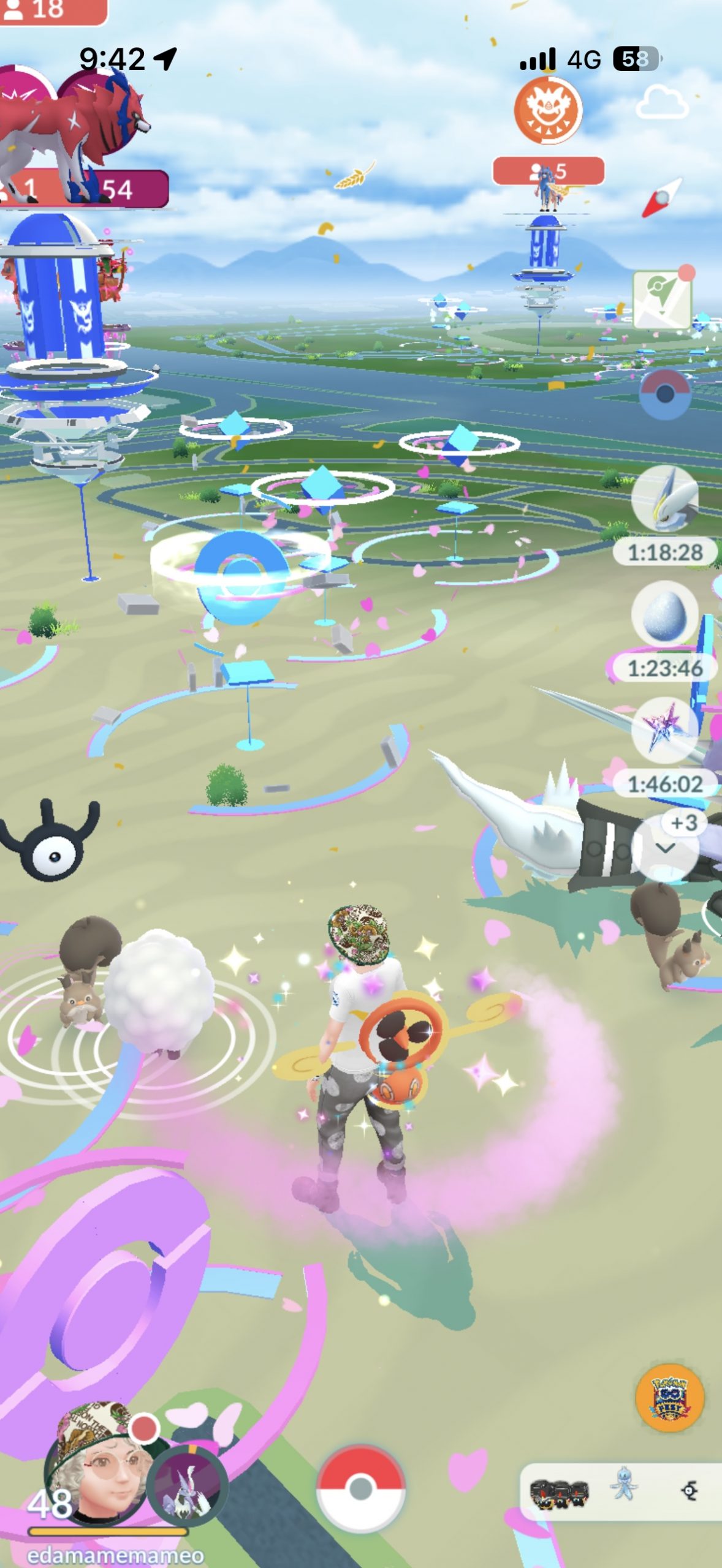Tap the compass to change orientation

(x=662, y=198)
